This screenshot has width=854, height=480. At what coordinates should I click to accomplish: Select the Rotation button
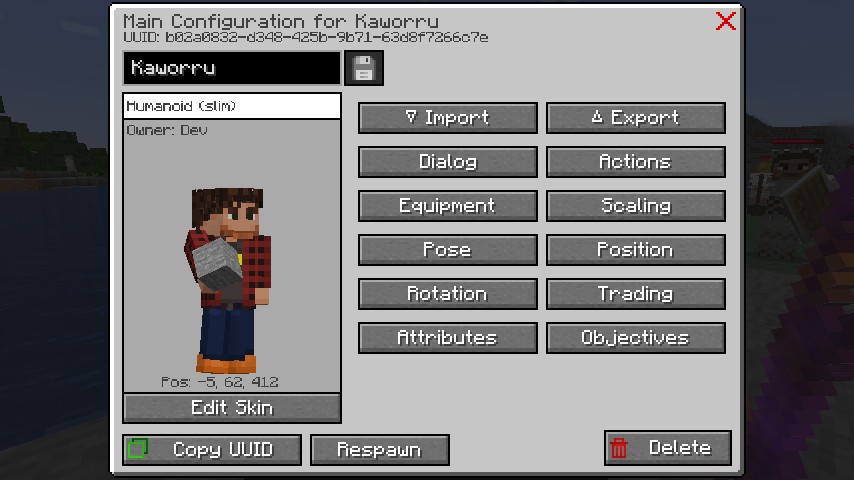[x=447, y=294]
